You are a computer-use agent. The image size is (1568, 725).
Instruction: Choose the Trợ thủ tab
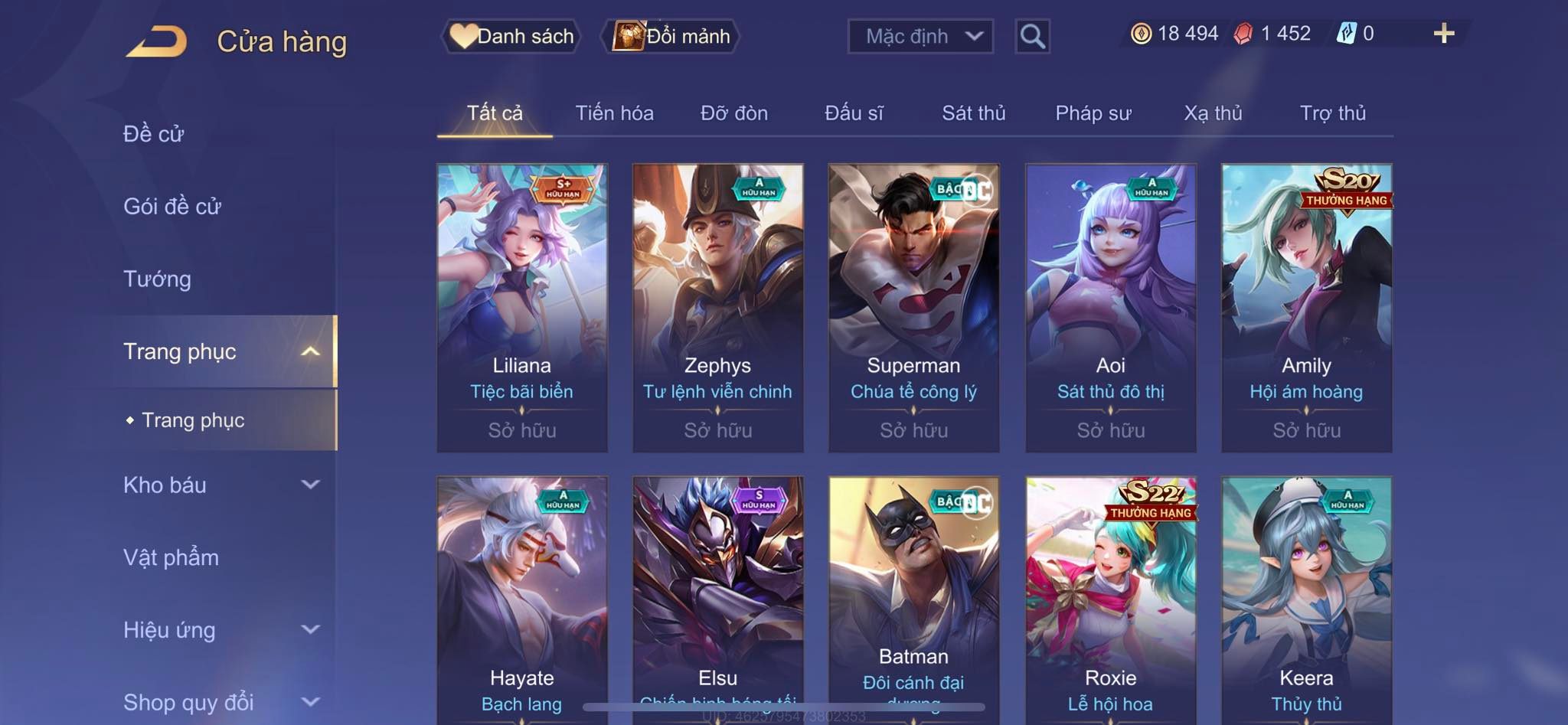1332,113
